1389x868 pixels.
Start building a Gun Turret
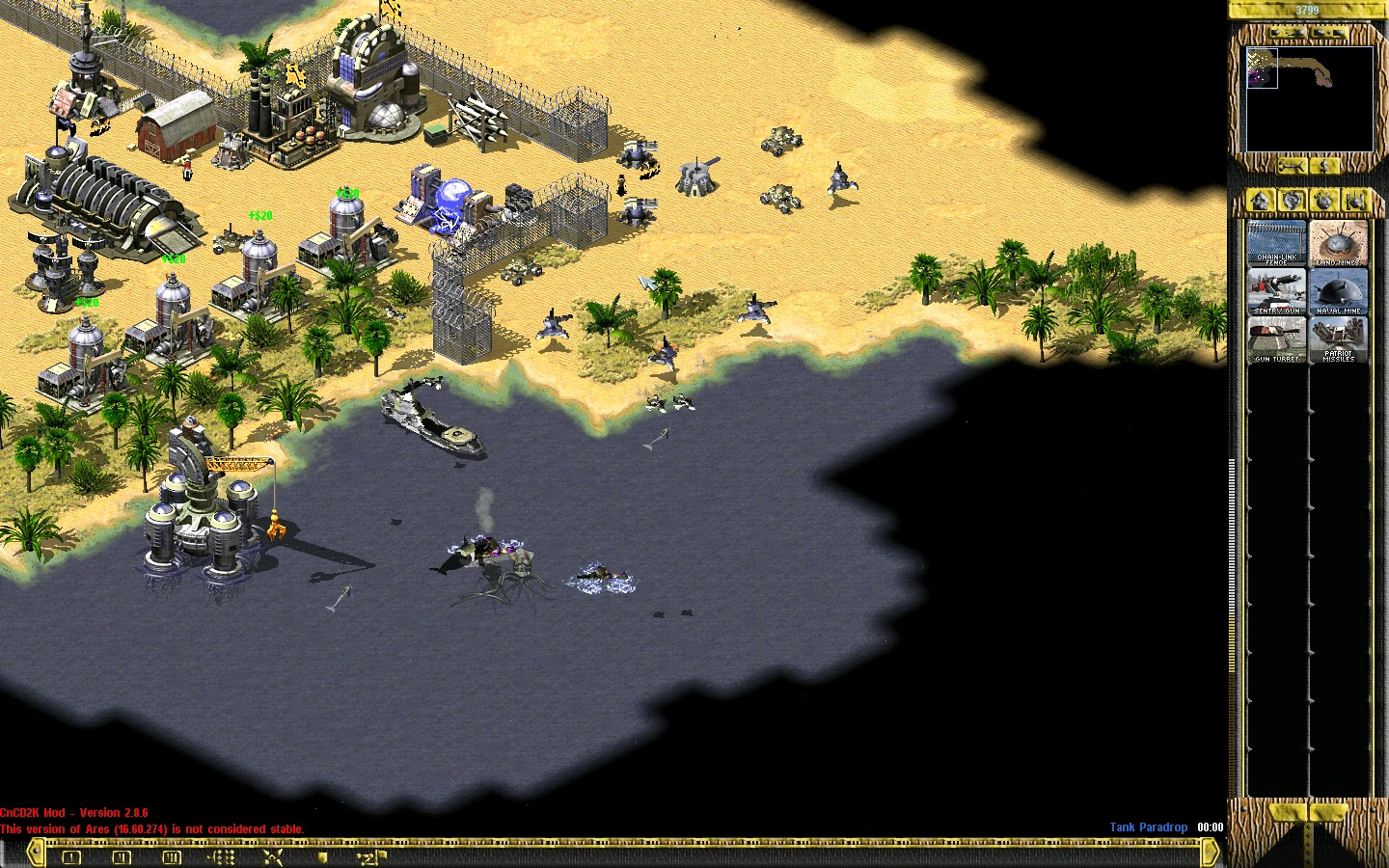tap(1276, 339)
